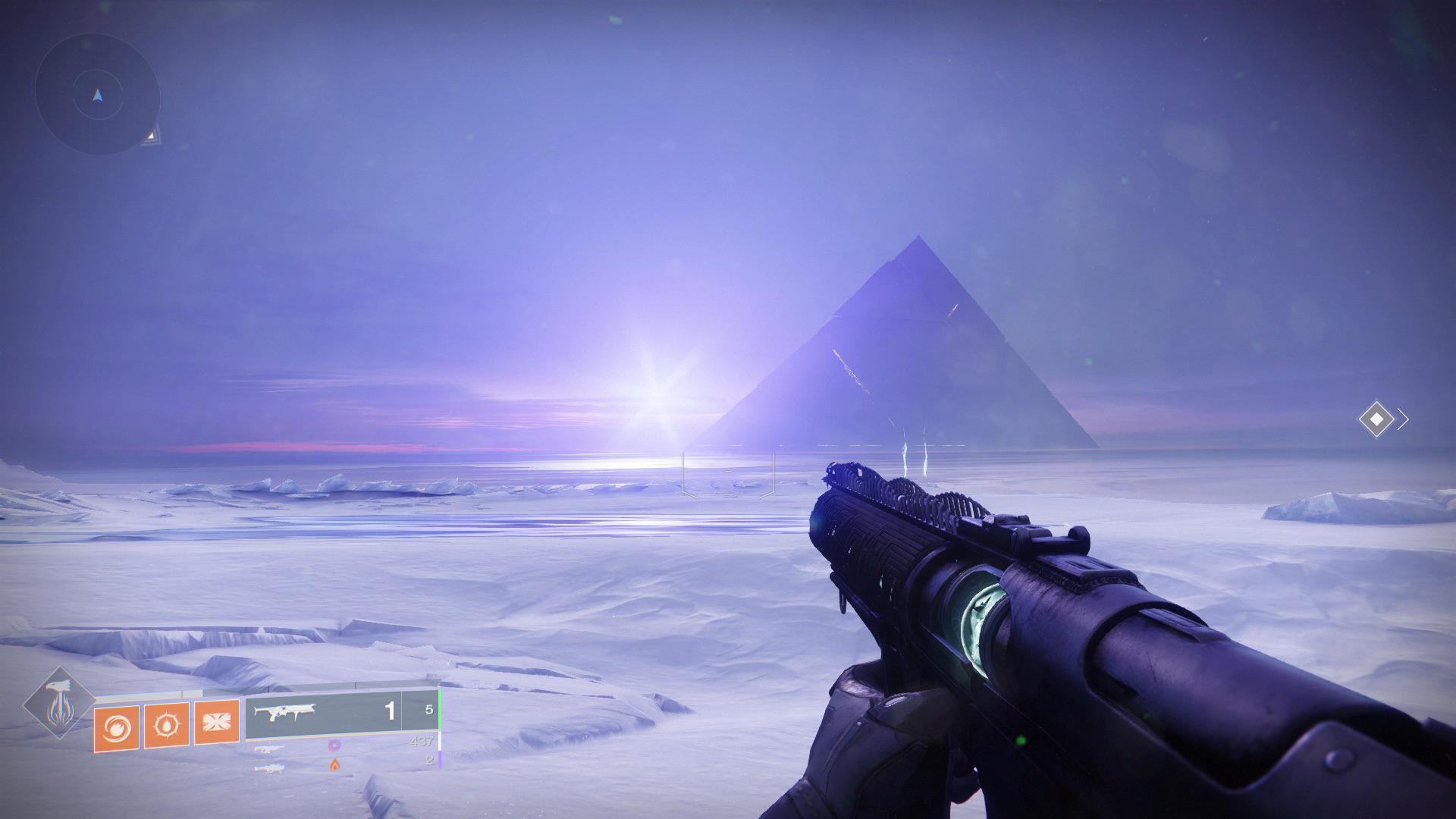Click the class ability banner icon
The image size is (1456, 819).
[219, 720]
